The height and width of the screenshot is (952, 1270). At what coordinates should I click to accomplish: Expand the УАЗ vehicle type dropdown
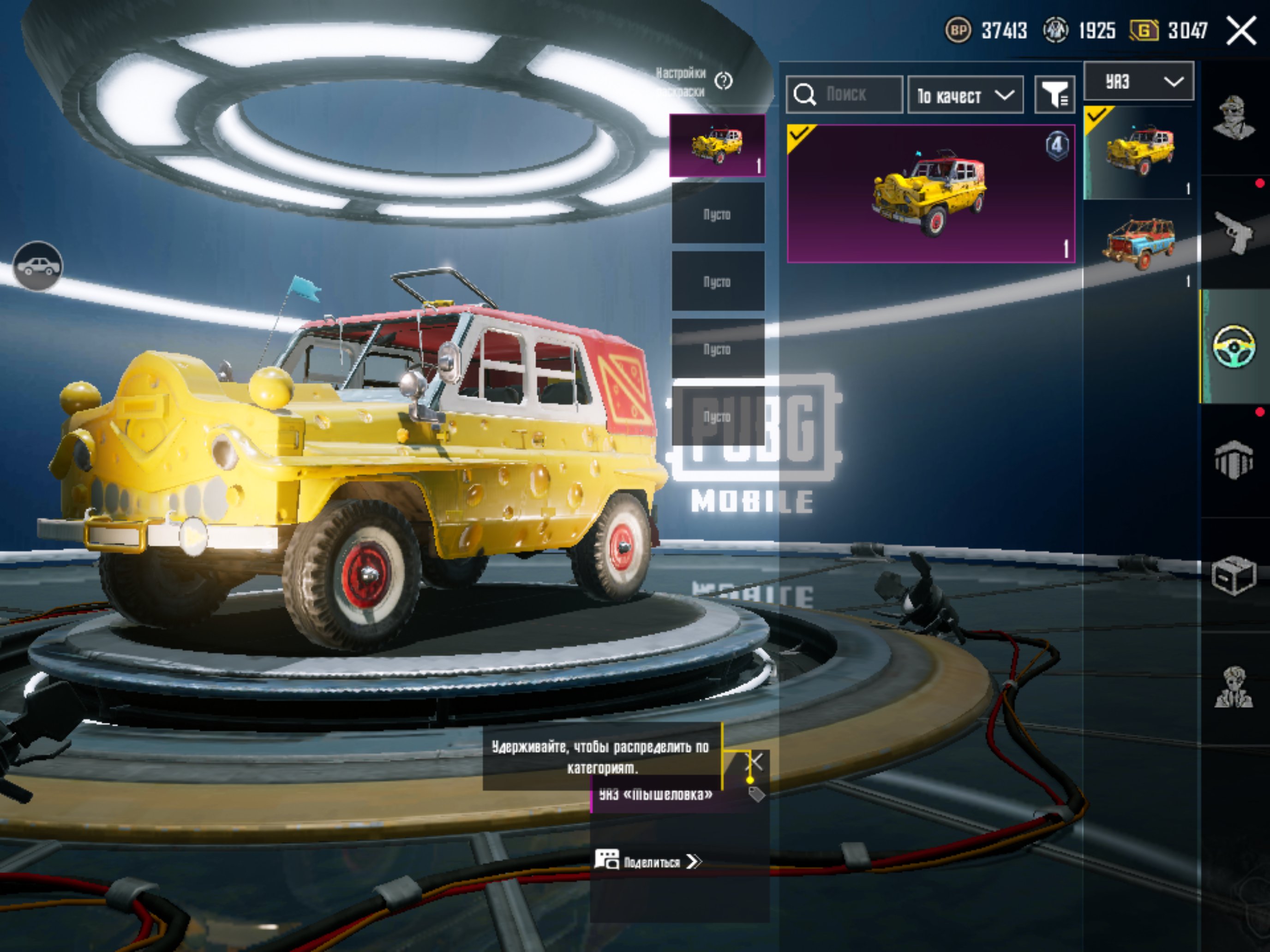[1138, 82]
